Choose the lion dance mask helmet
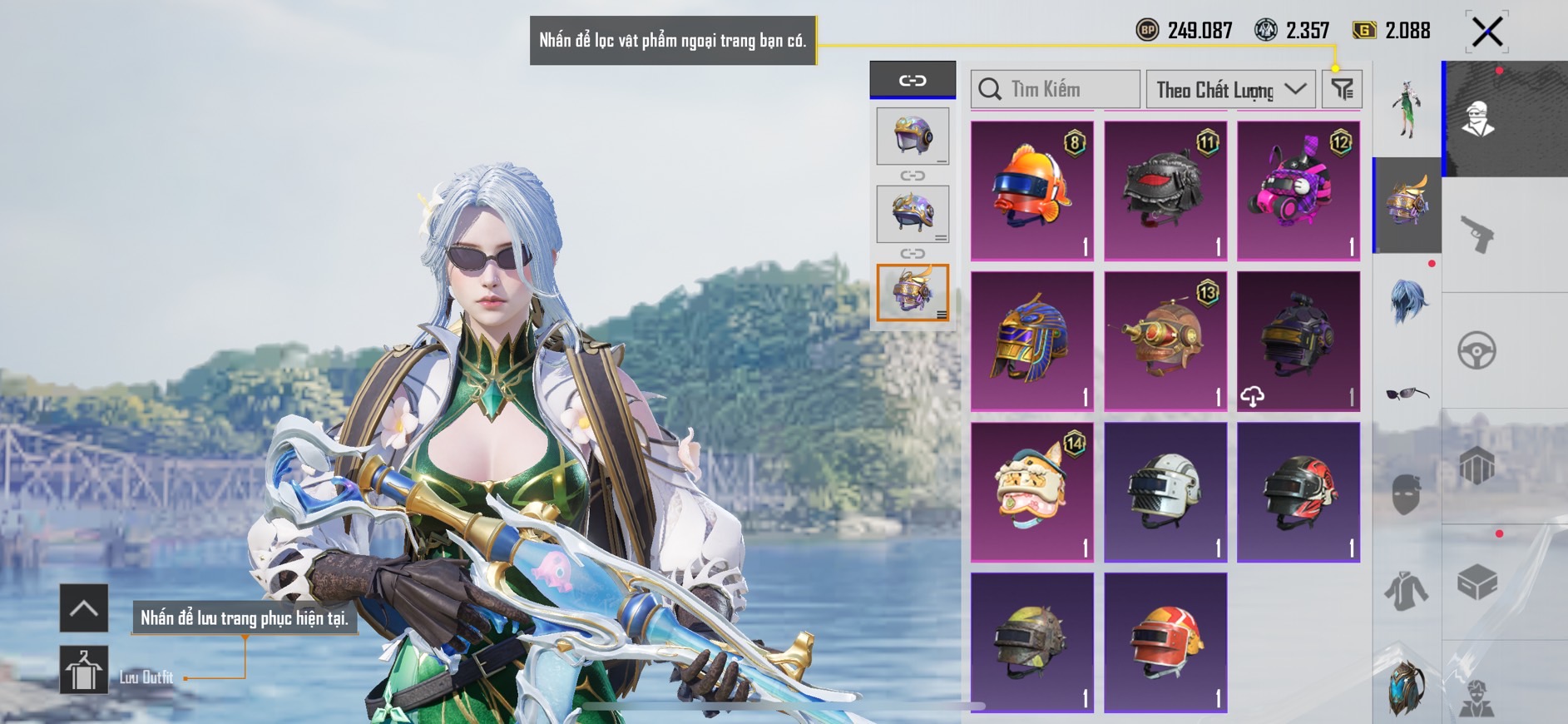This screenshot has width=1568, height=724. pos(1031,491)
